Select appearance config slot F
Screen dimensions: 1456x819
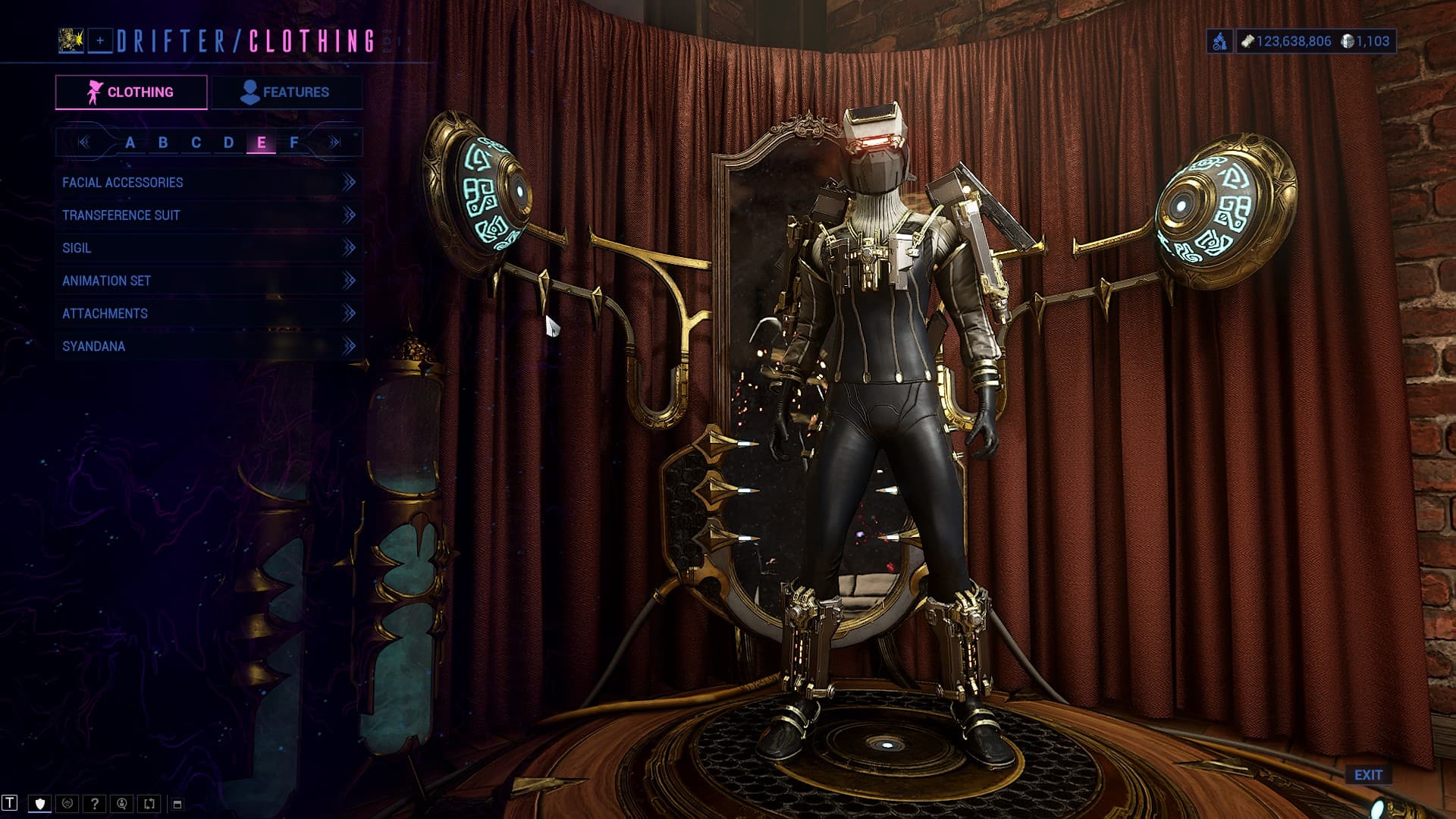point(294,143)
